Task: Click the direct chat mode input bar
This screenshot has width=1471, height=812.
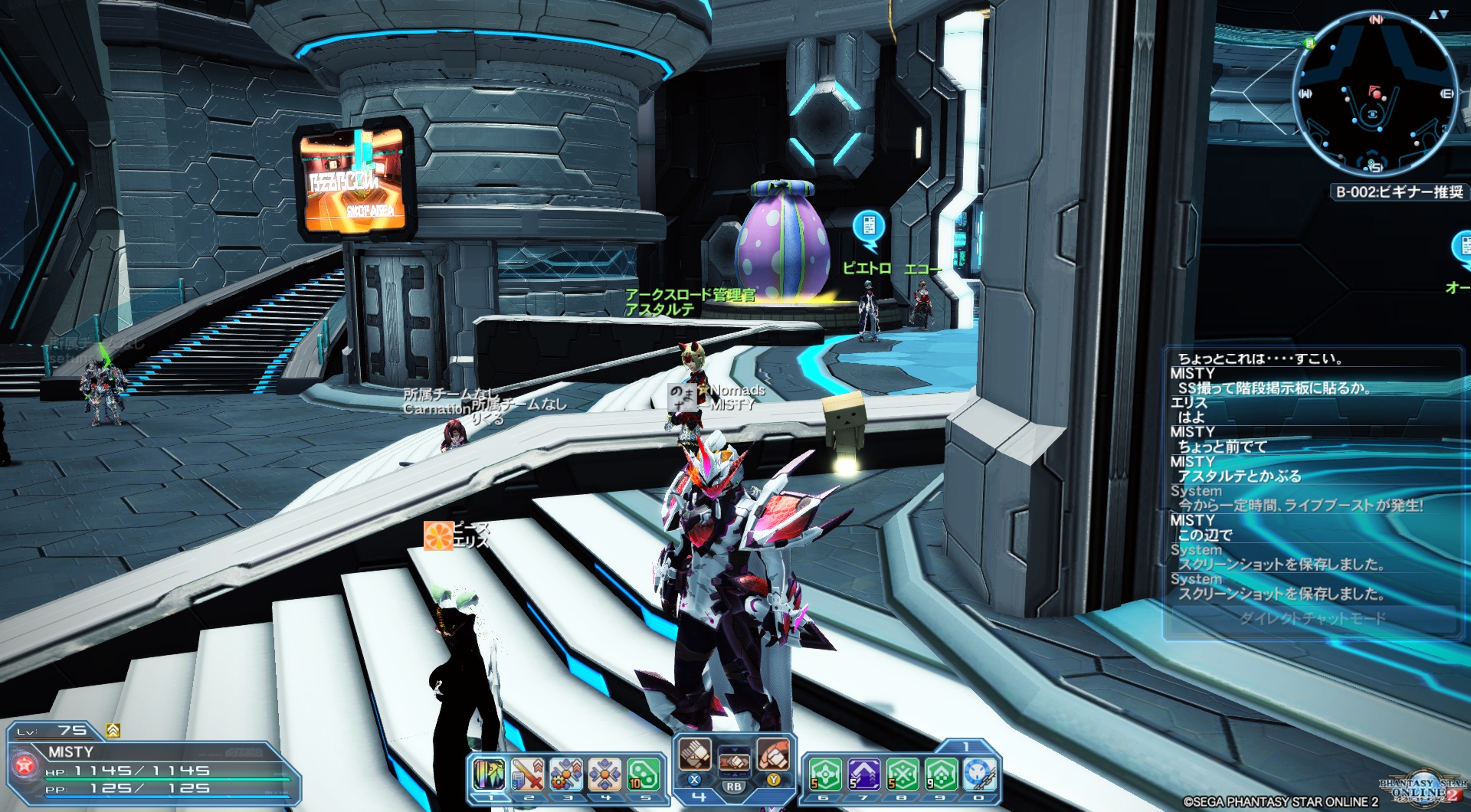Action: tap(1312, 618)
